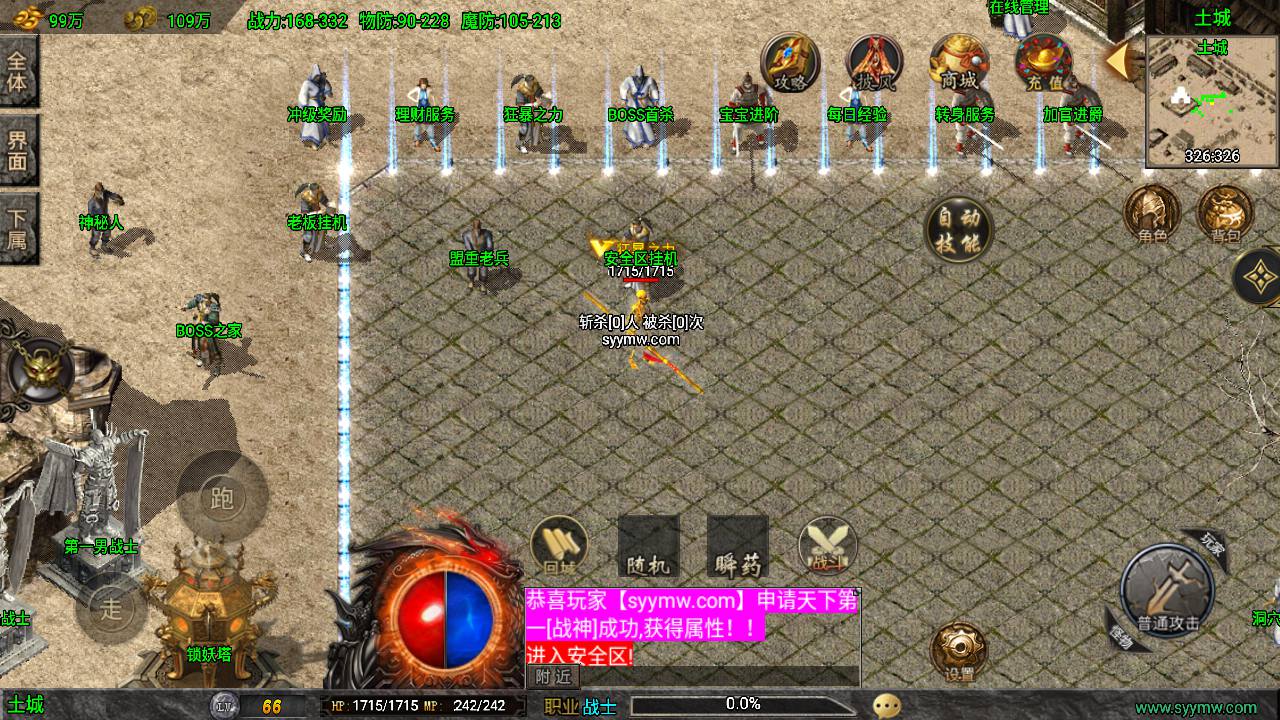Open the 角色 character sheet
Image resolution: width=1280 pixels, height=720 pixels.
[x=1152, y=213]
